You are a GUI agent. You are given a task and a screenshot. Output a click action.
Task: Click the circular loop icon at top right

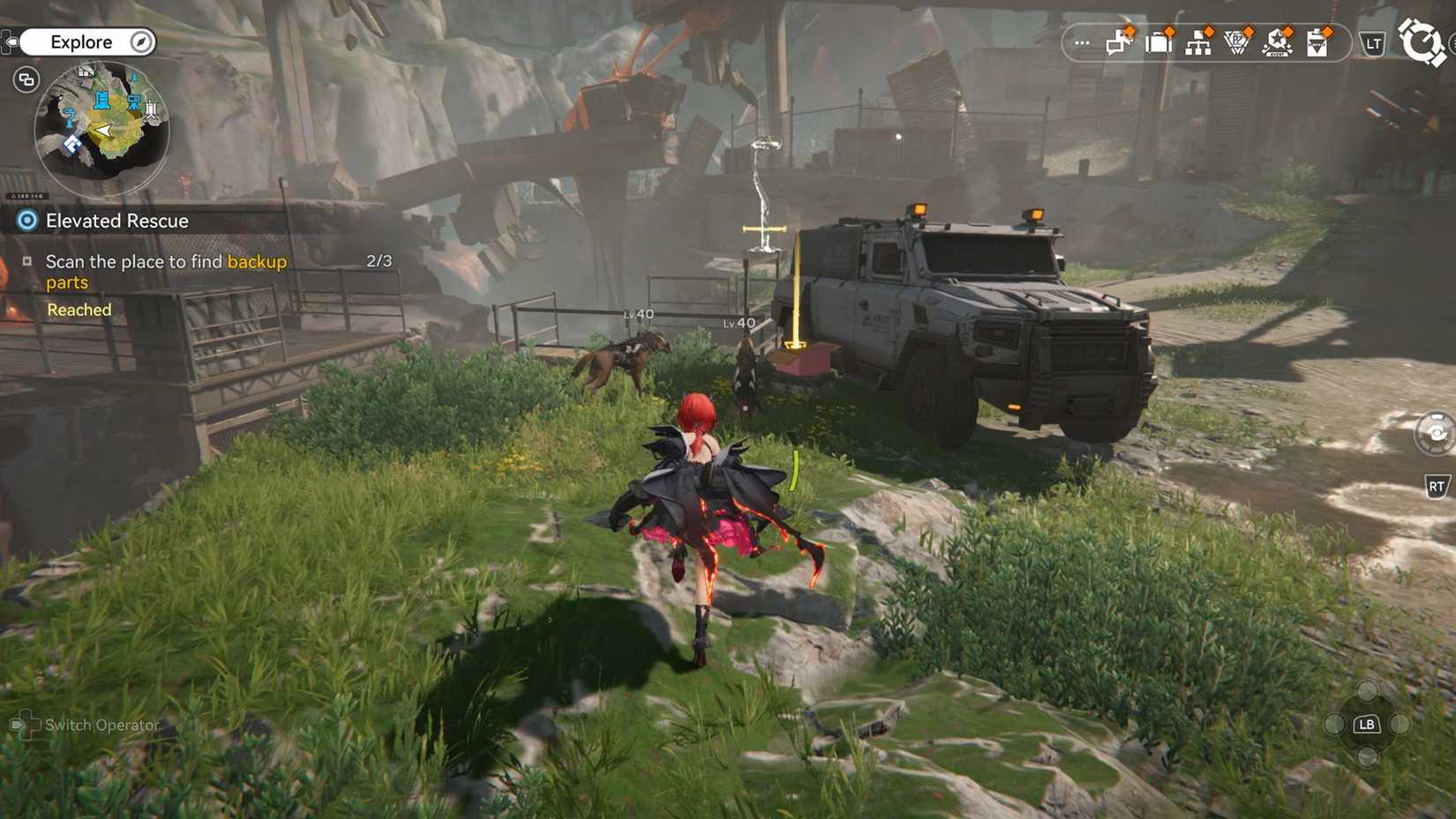[x=1421, y=41]
